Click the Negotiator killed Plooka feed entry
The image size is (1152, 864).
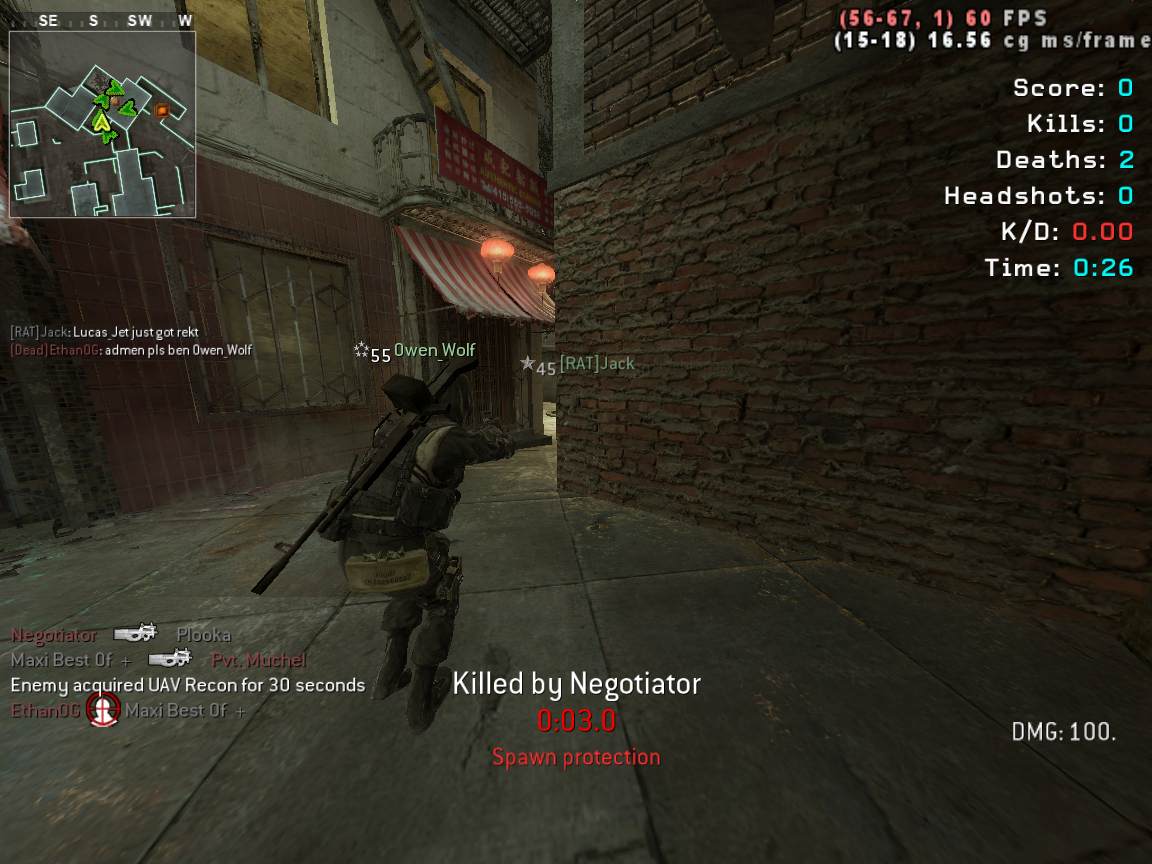tap(121, 635)
